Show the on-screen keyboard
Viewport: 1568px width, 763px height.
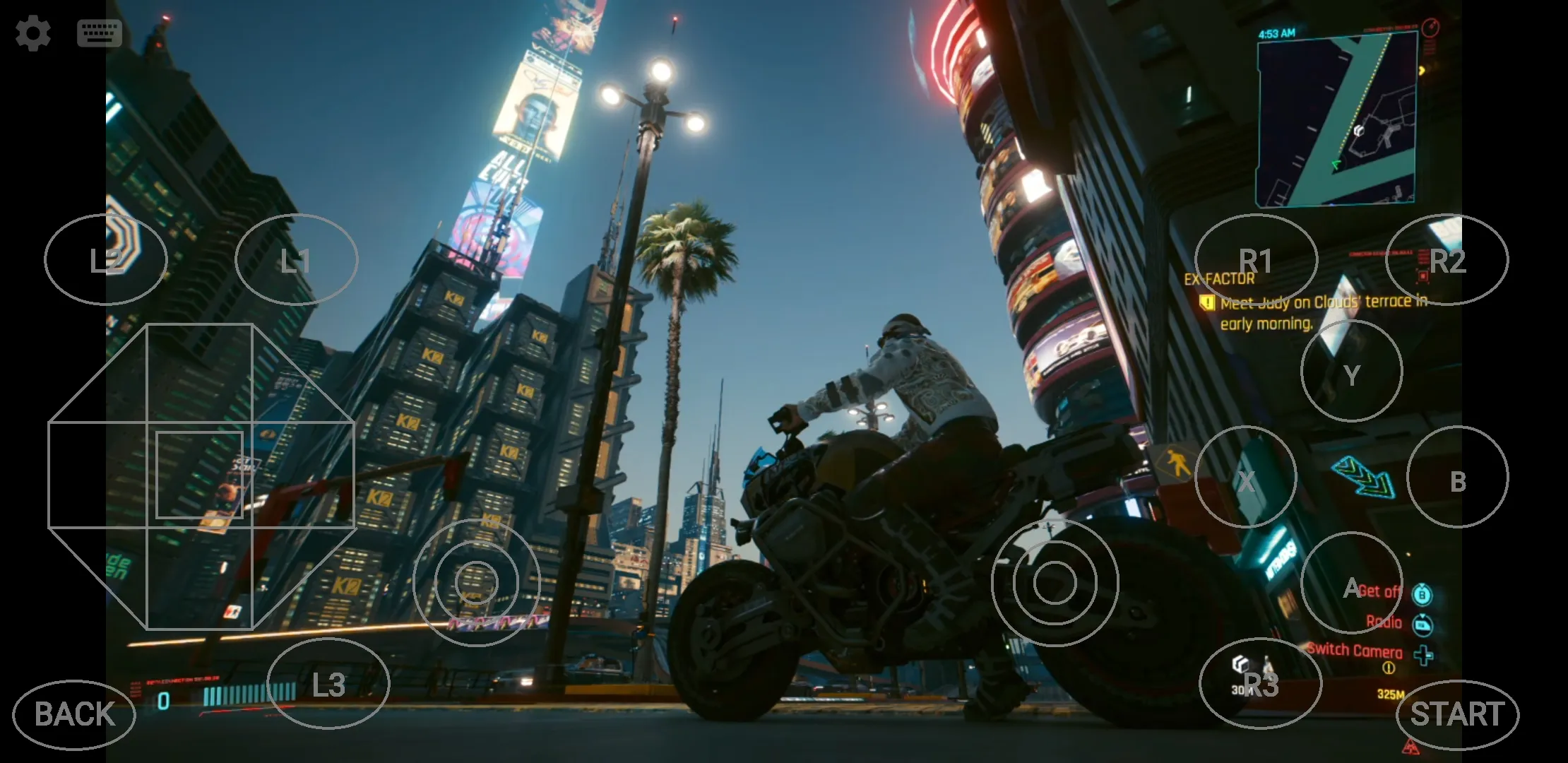[x=99, y=33]
